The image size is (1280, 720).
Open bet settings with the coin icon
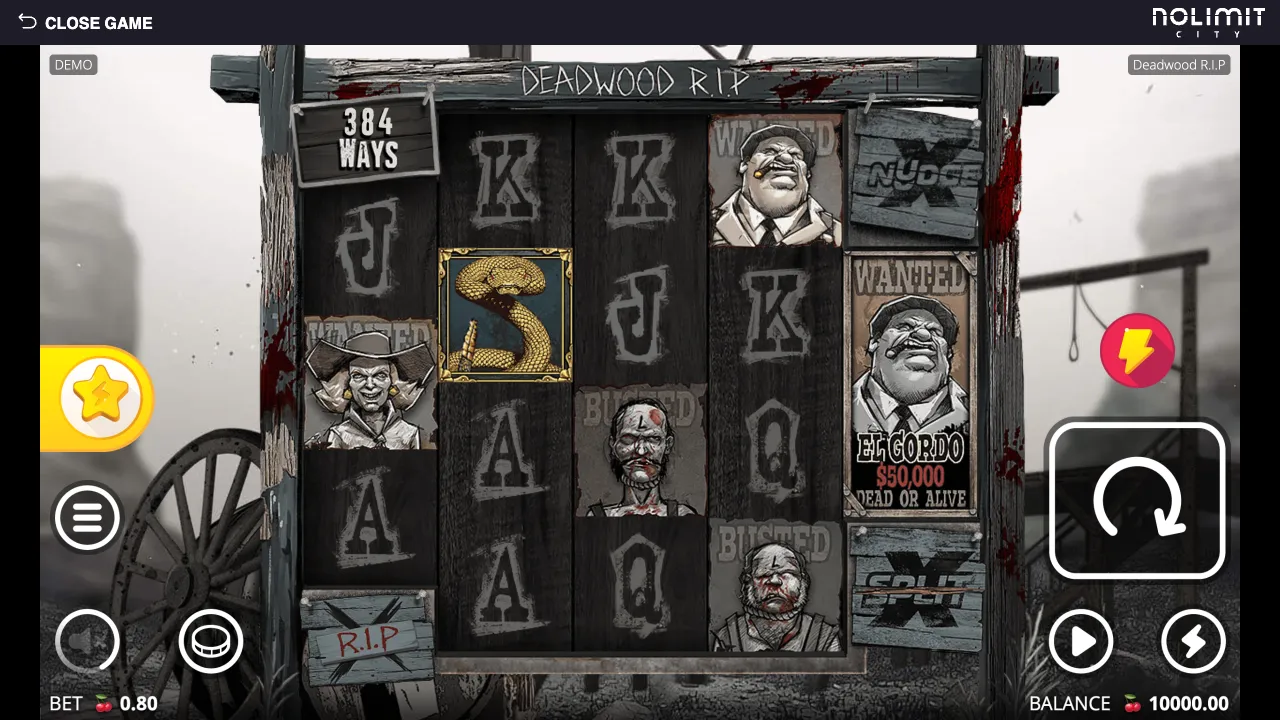(x=210, y=641)
